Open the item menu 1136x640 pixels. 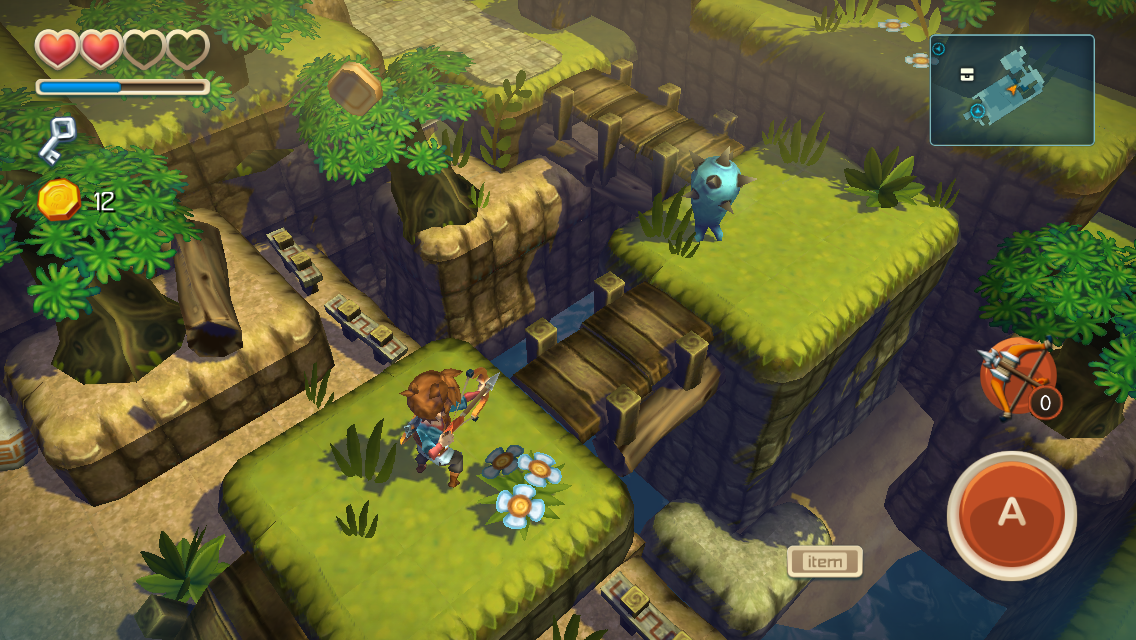click(824, 561)
